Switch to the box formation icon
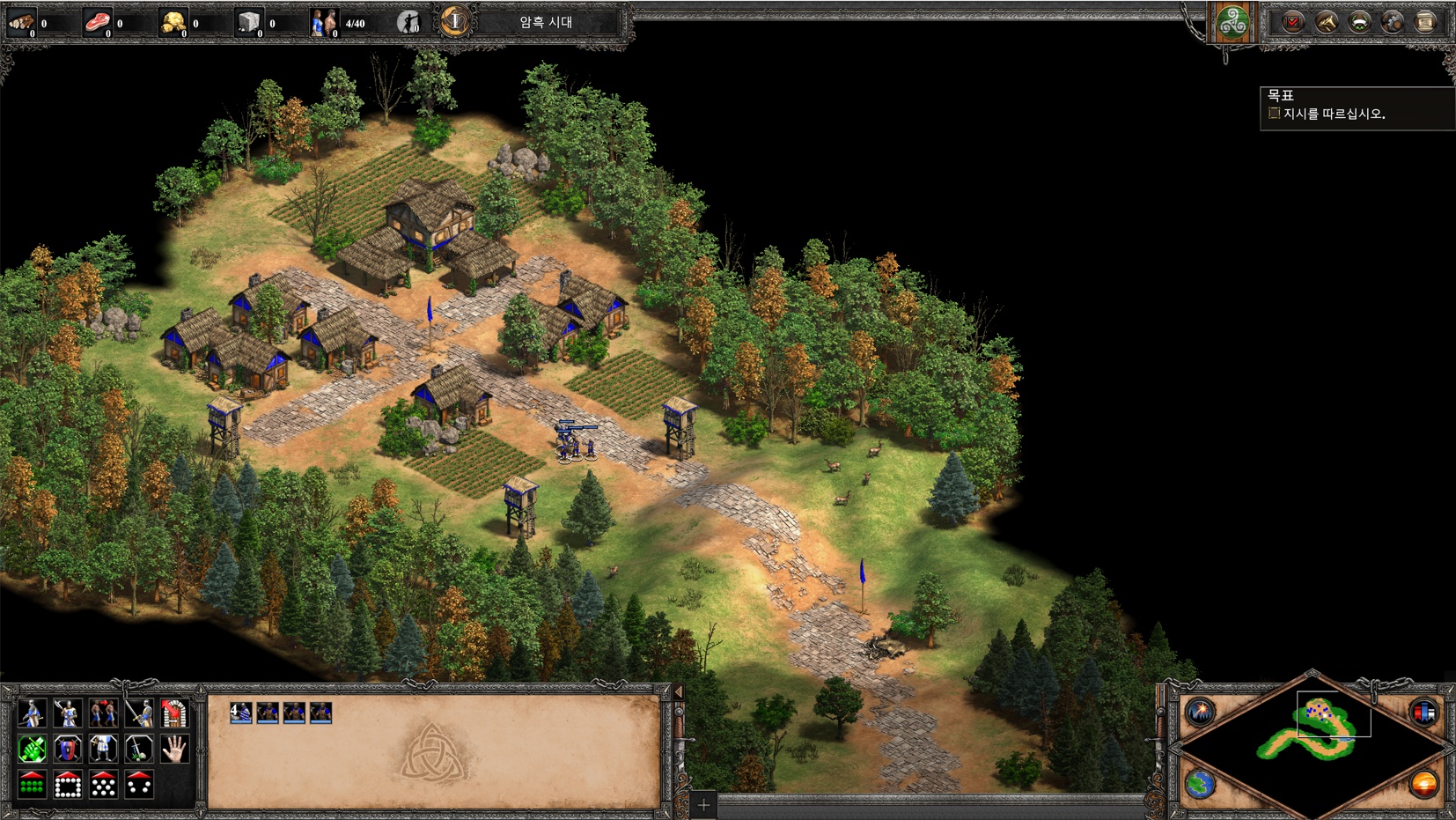 68,784
